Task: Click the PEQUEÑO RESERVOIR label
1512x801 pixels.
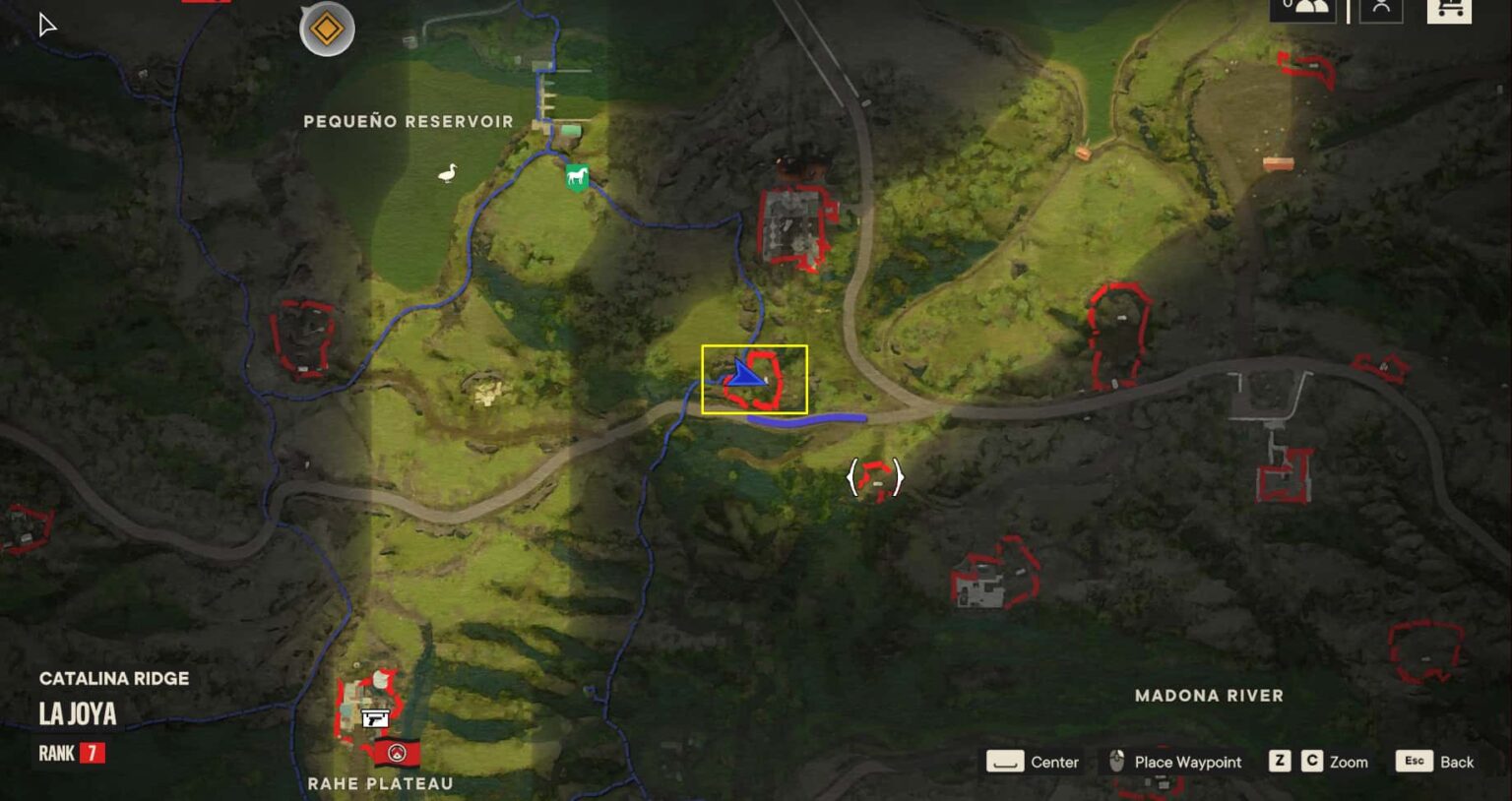Action: pos(409,121)
